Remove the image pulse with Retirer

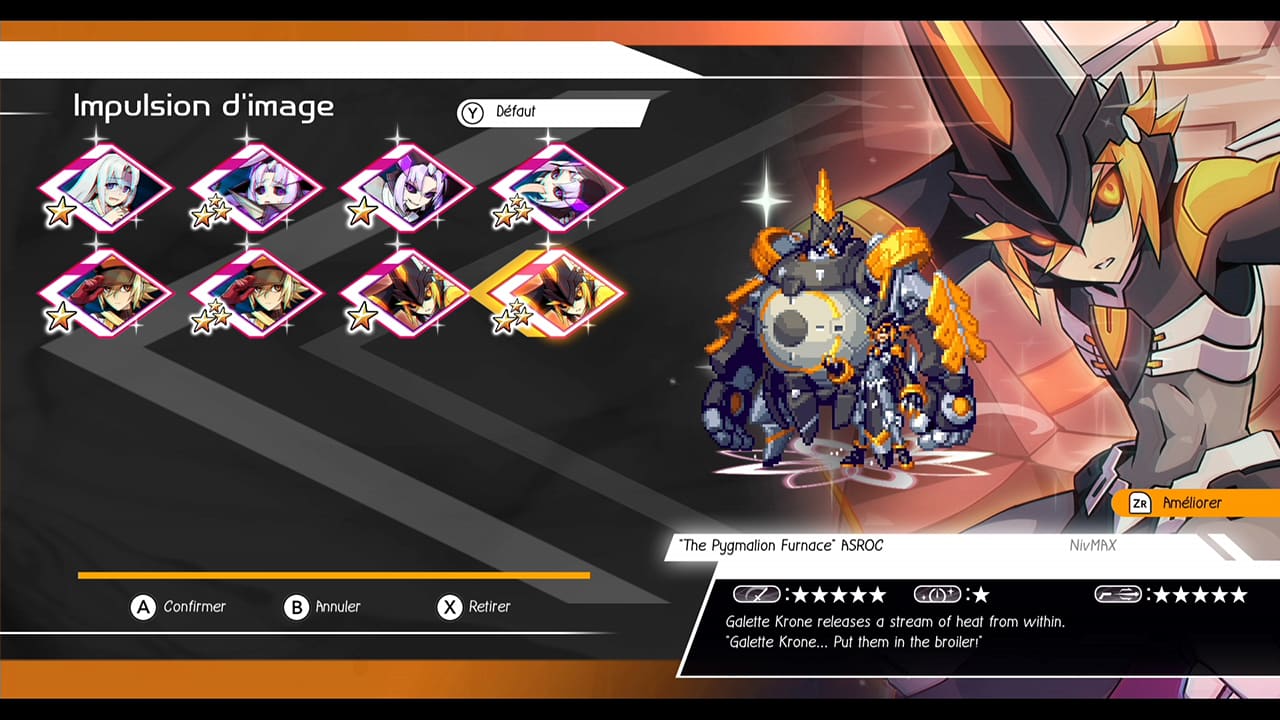click(475, 607)
